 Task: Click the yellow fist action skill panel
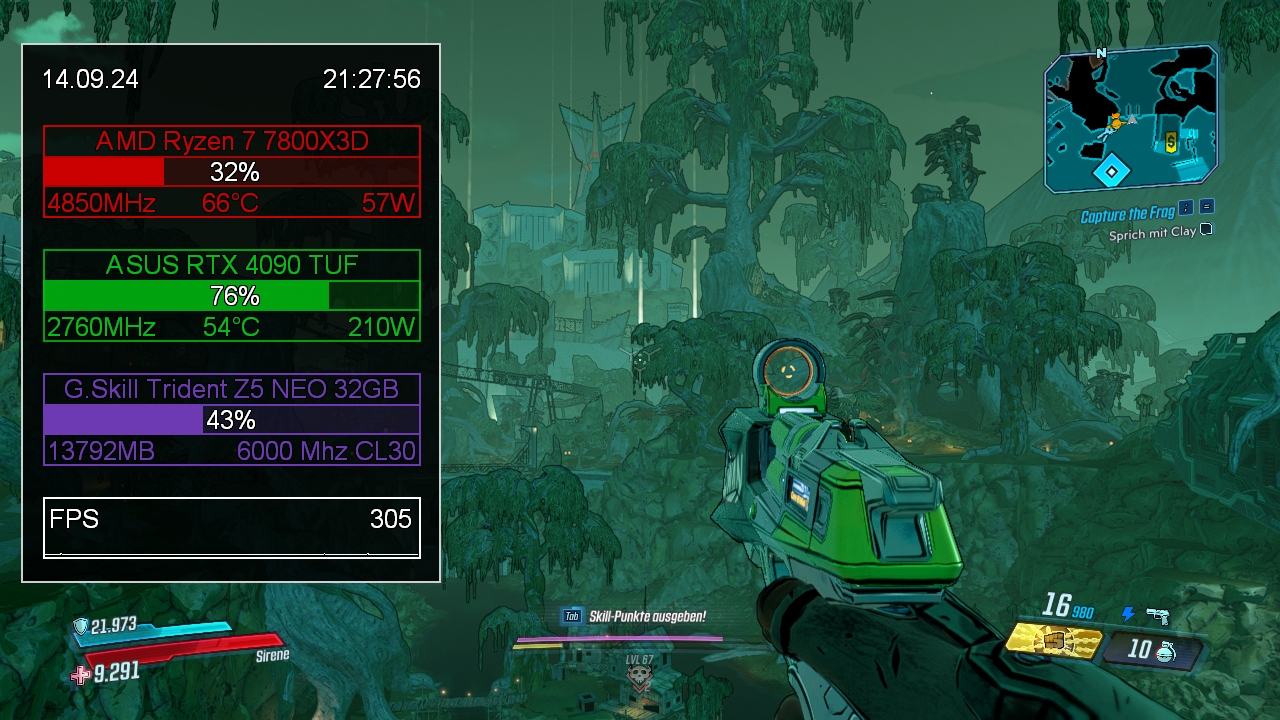(x=1053, y=641)
